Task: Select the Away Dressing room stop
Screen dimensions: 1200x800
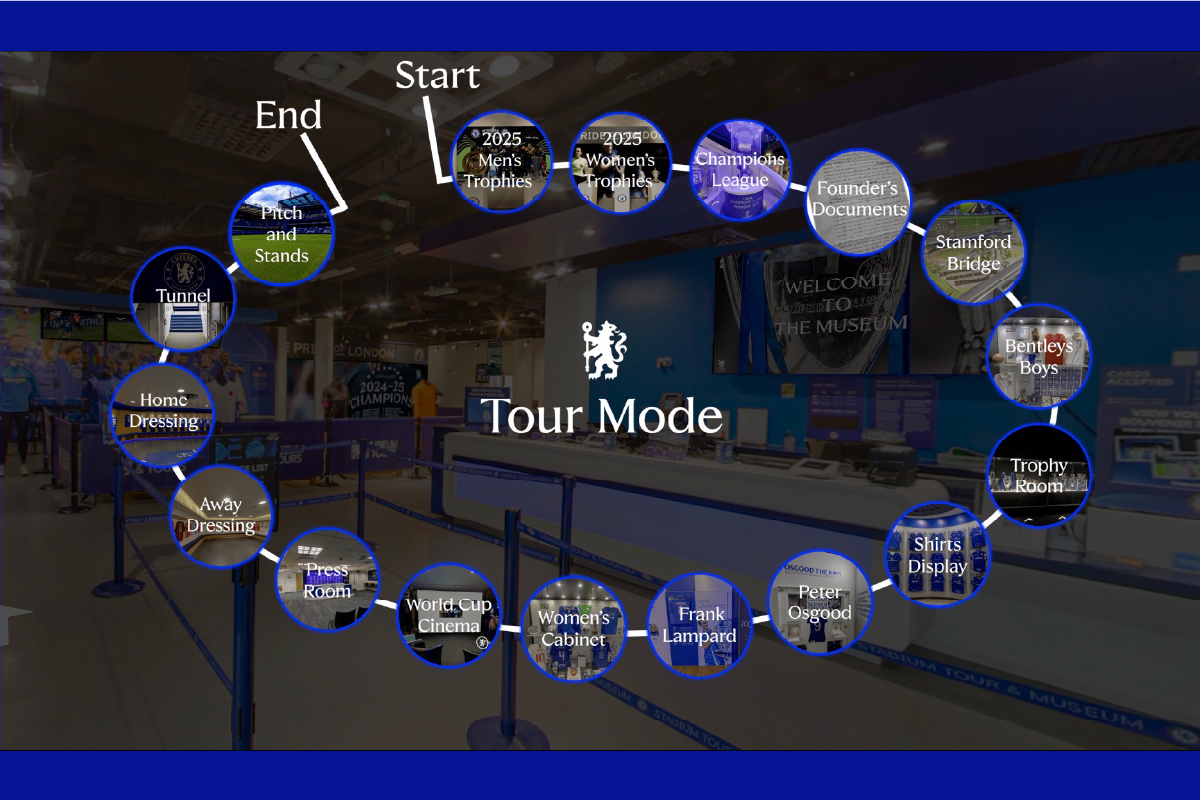Action: pyautogui.click(x=223, y=516)
